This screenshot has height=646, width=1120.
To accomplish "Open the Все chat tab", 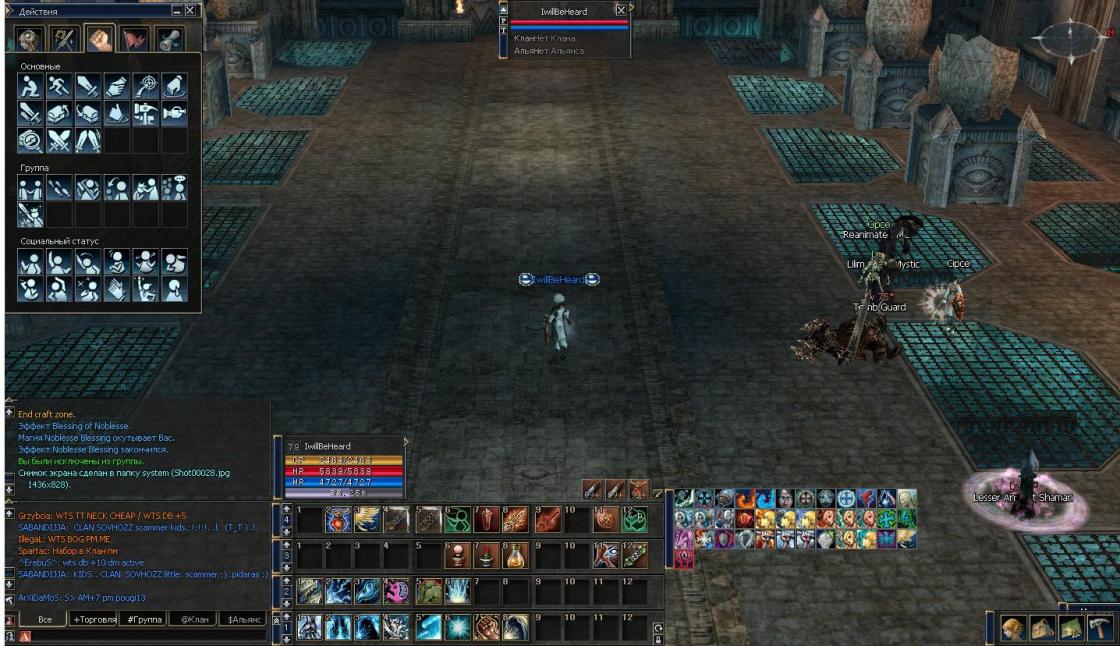I will [43, 620].
